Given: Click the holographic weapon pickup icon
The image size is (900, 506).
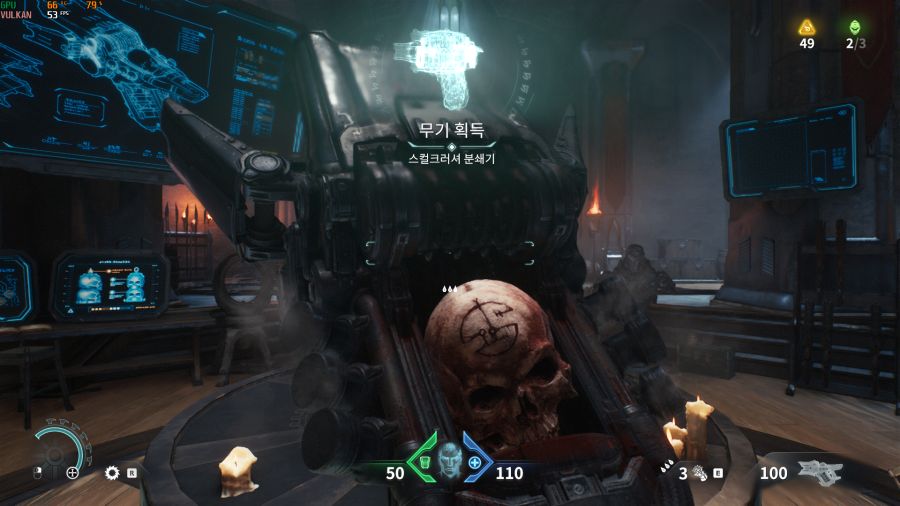Looking at the screenshot, I should point(449,66).
